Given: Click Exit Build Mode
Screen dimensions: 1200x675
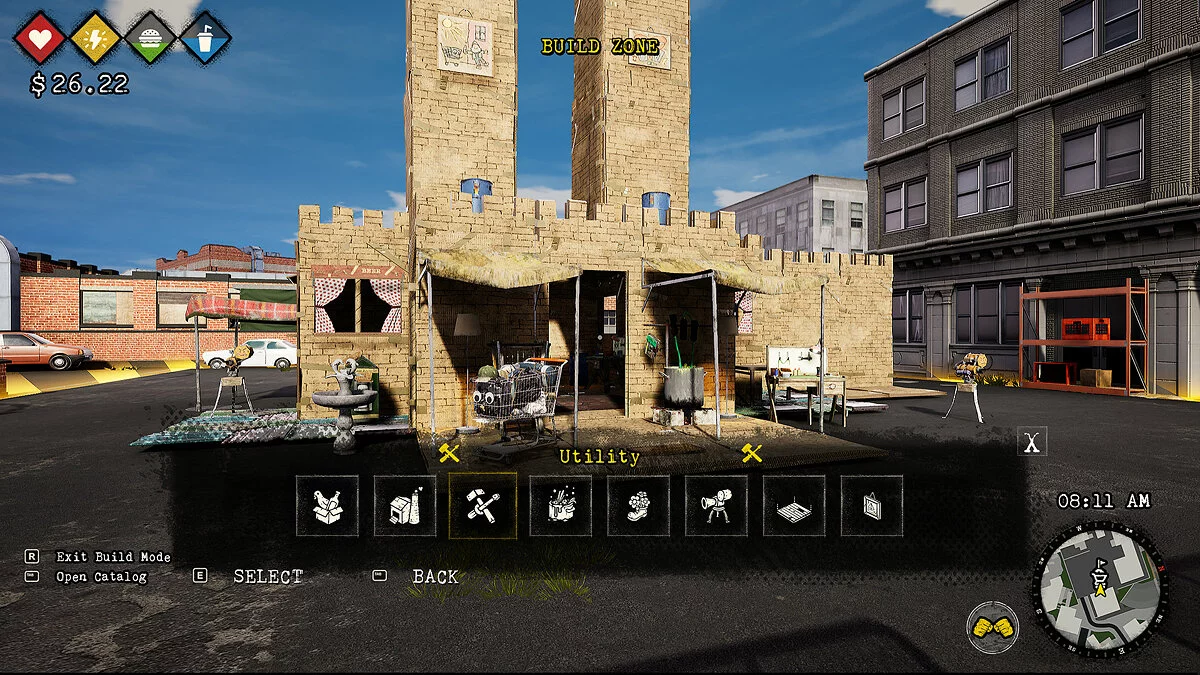Looking at the screenshot, I should pyautogui.click(x=113, y=557).
